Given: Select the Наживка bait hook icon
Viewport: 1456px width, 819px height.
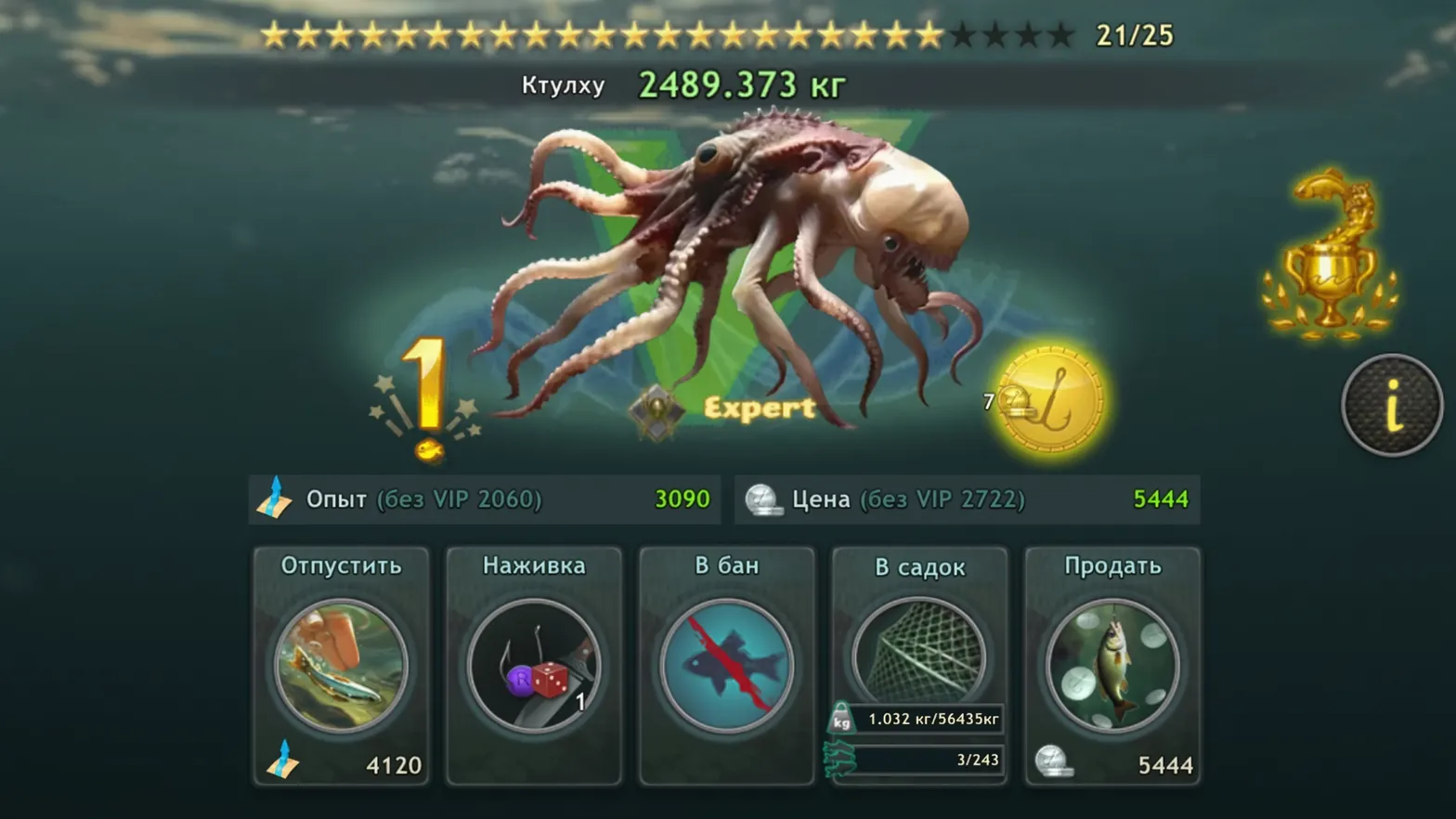Looking at the screenshot, I should pos(533,665).
